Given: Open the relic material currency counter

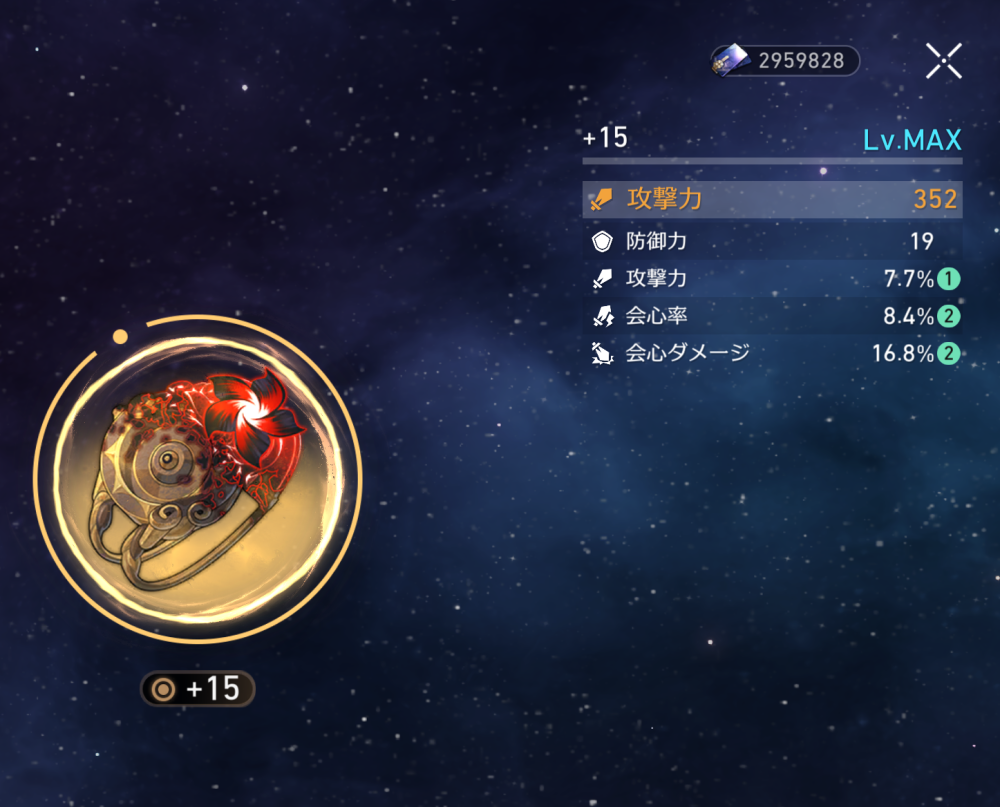Looking at the screenshot, I should click(786, 61).
